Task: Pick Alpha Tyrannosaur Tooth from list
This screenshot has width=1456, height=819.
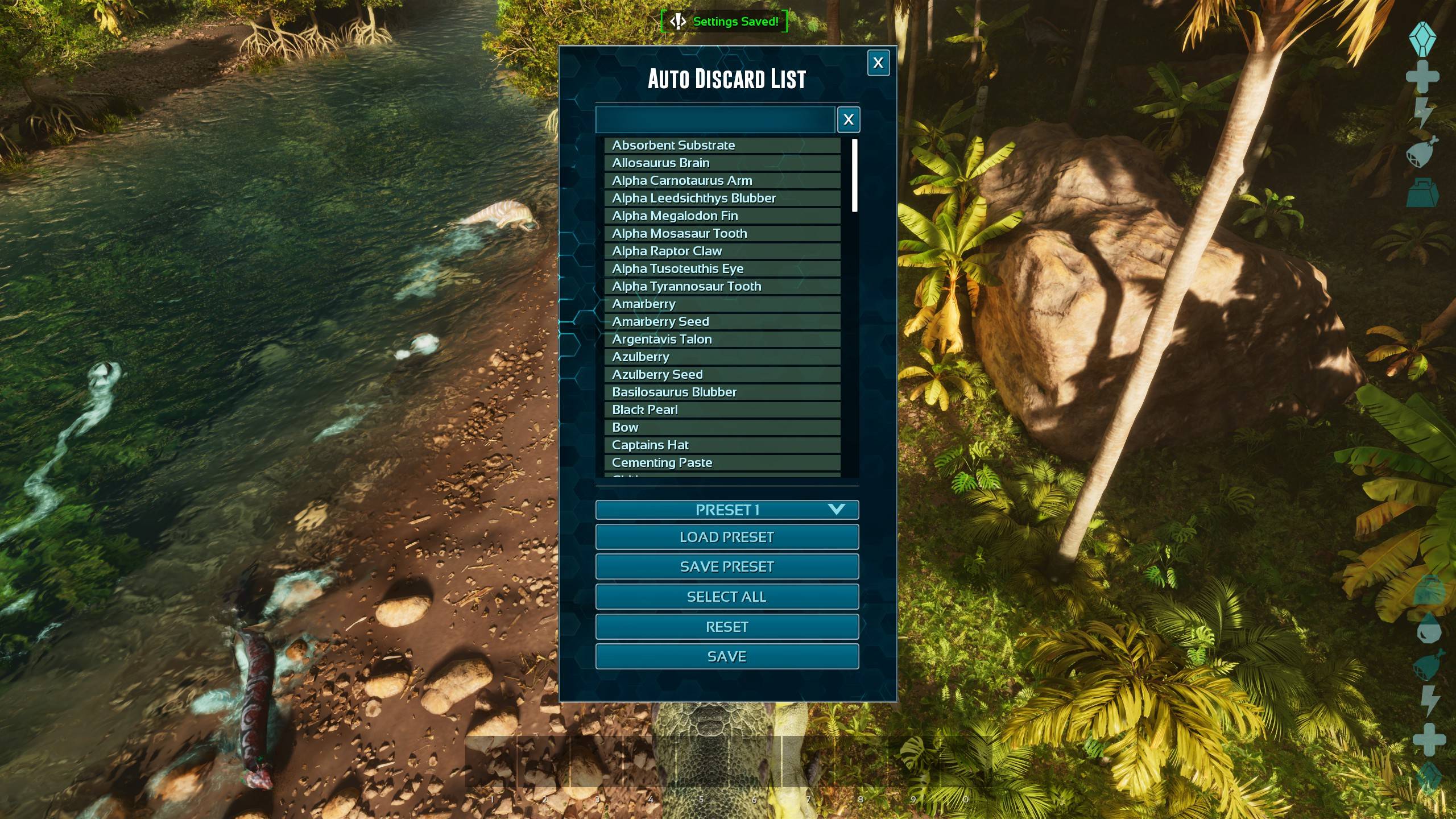Action: pyautogui.click(x=722, y=286)
